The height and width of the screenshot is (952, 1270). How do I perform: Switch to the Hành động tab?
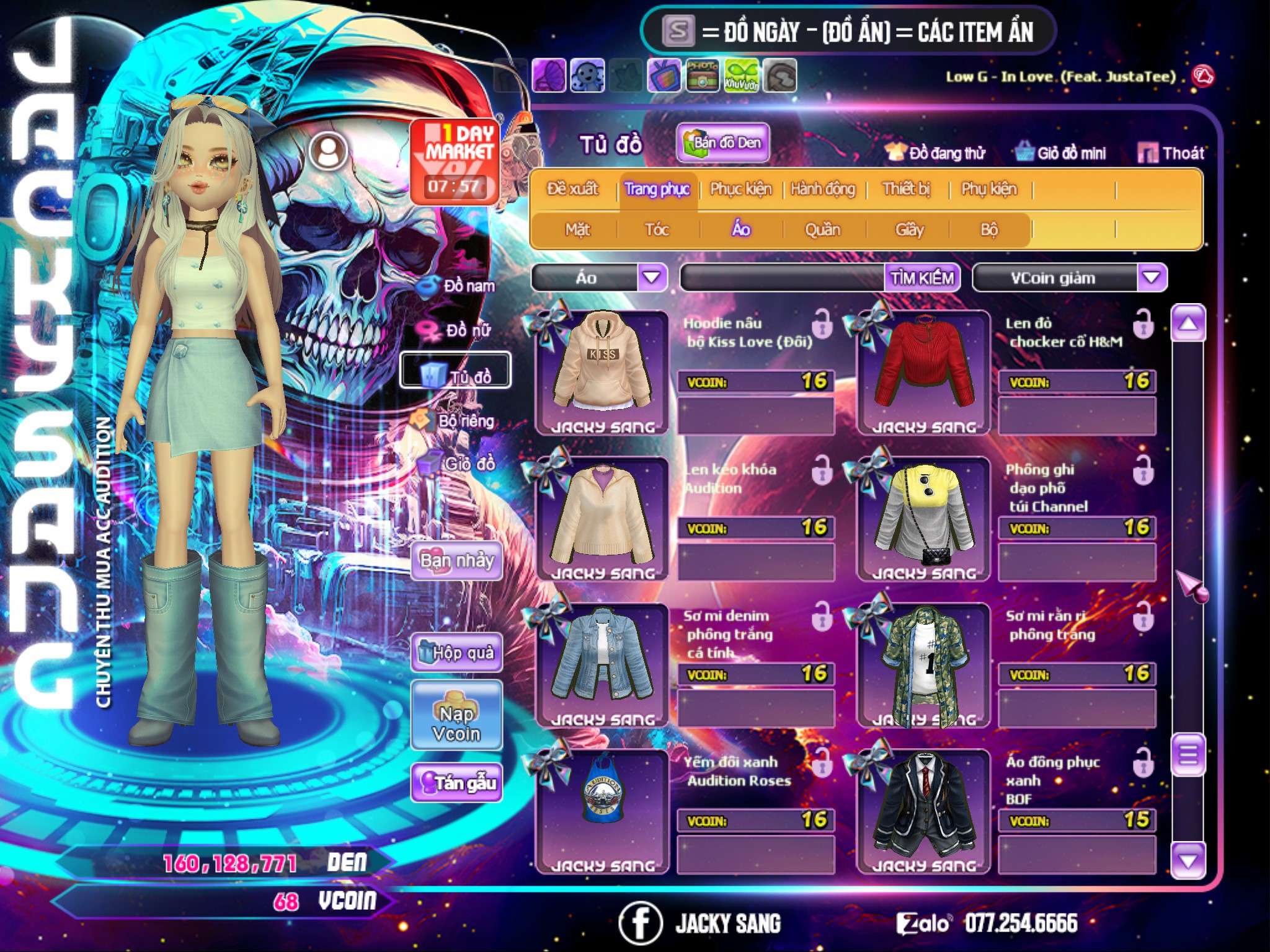pyautogui.click(x=822, y=189)
